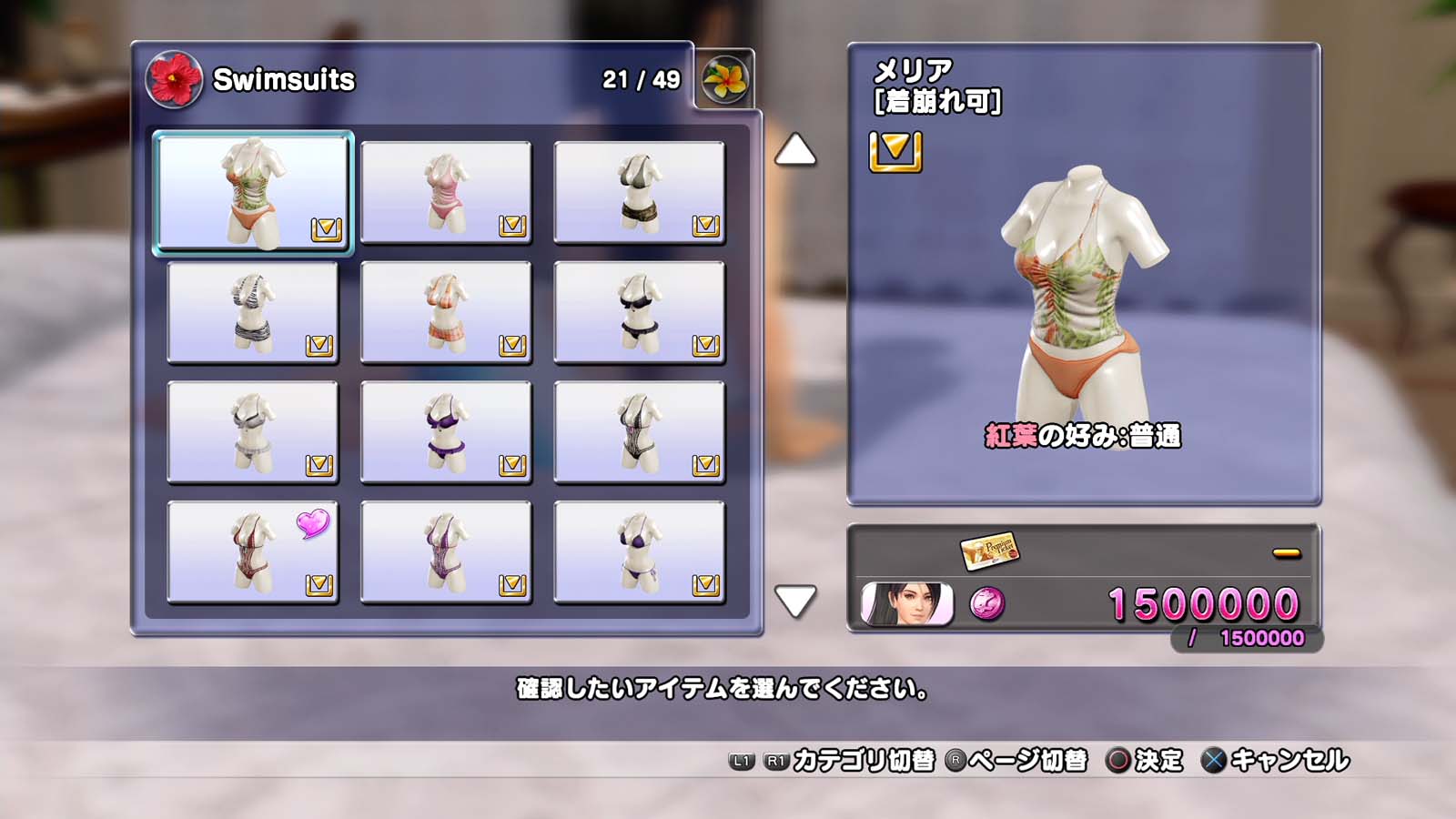Pick the silver-white bikini tile
1456x819 pixels.
coord(253,432)
